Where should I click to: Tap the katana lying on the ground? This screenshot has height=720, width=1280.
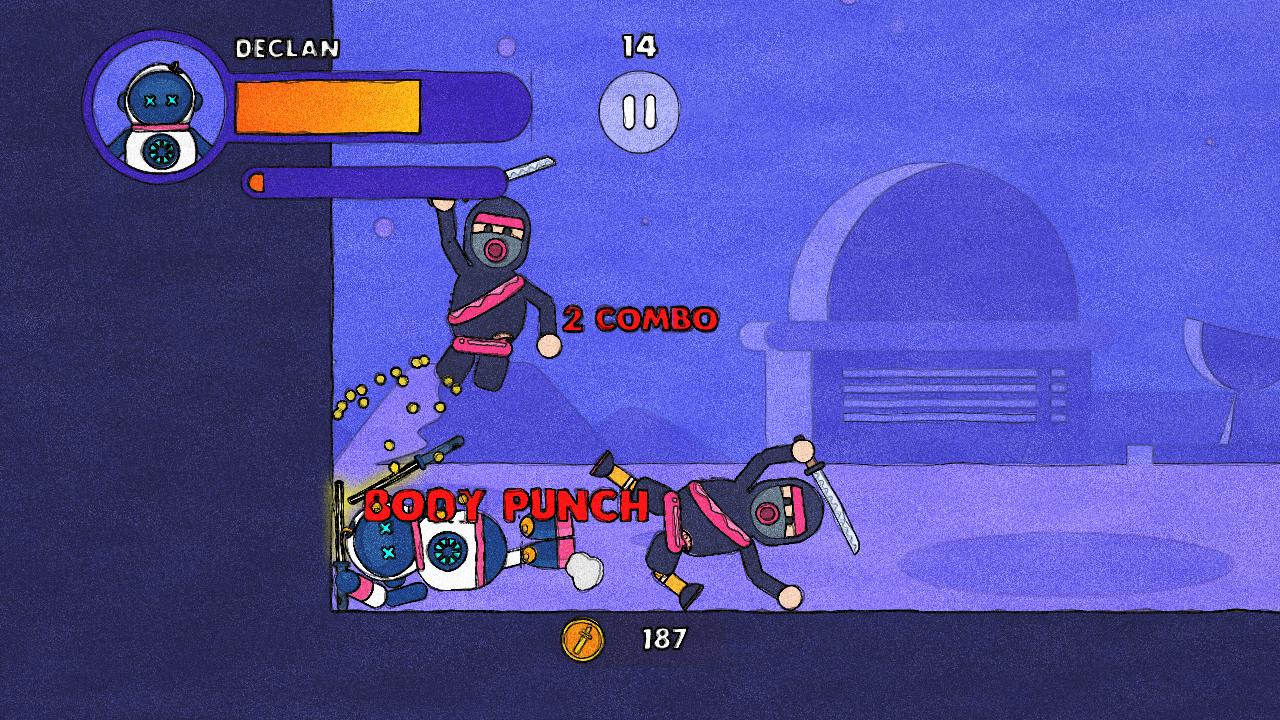(420, 467)
